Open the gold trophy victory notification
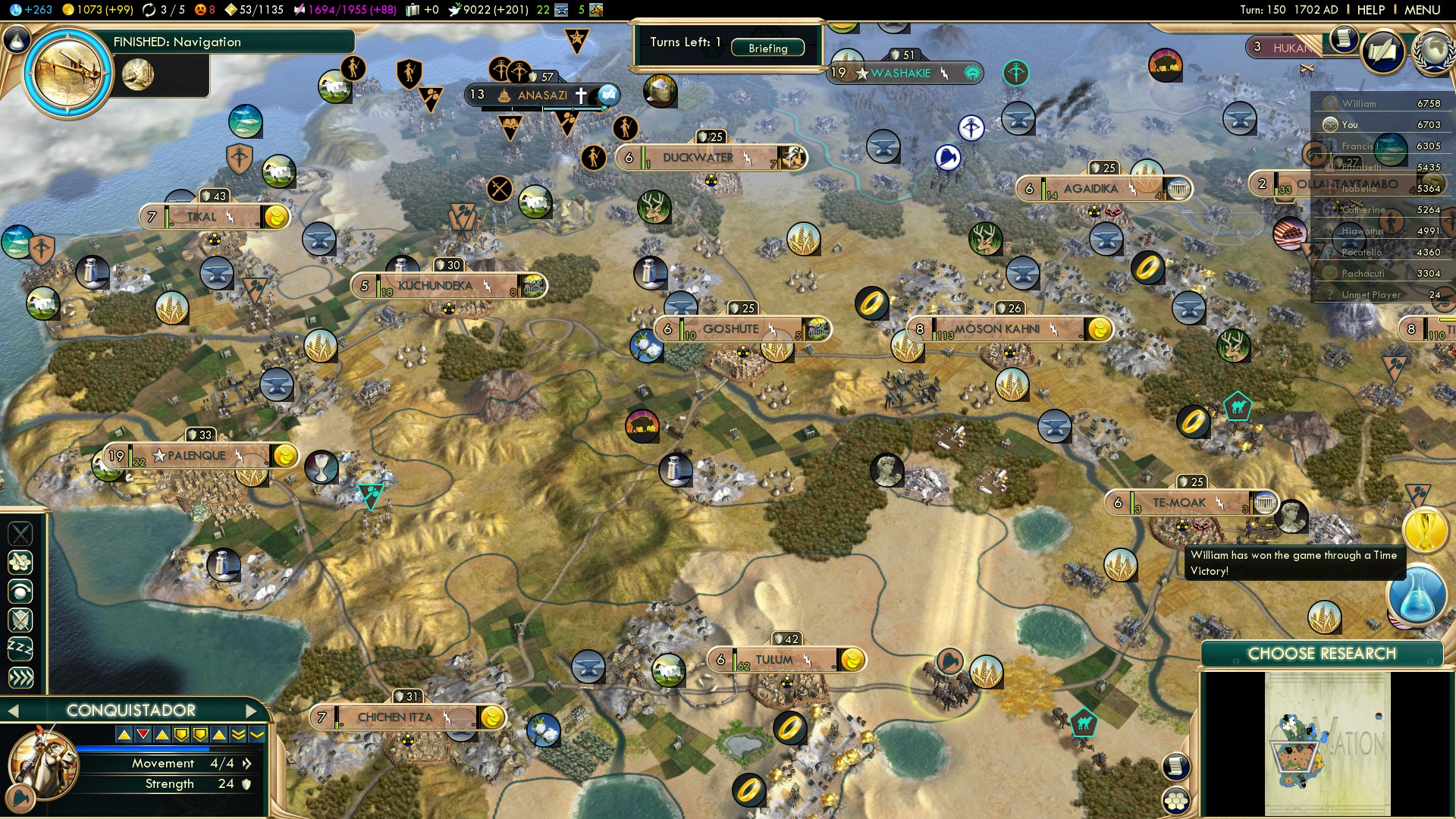This screenshot has height=819, width=1456. tap(1425, 530)
